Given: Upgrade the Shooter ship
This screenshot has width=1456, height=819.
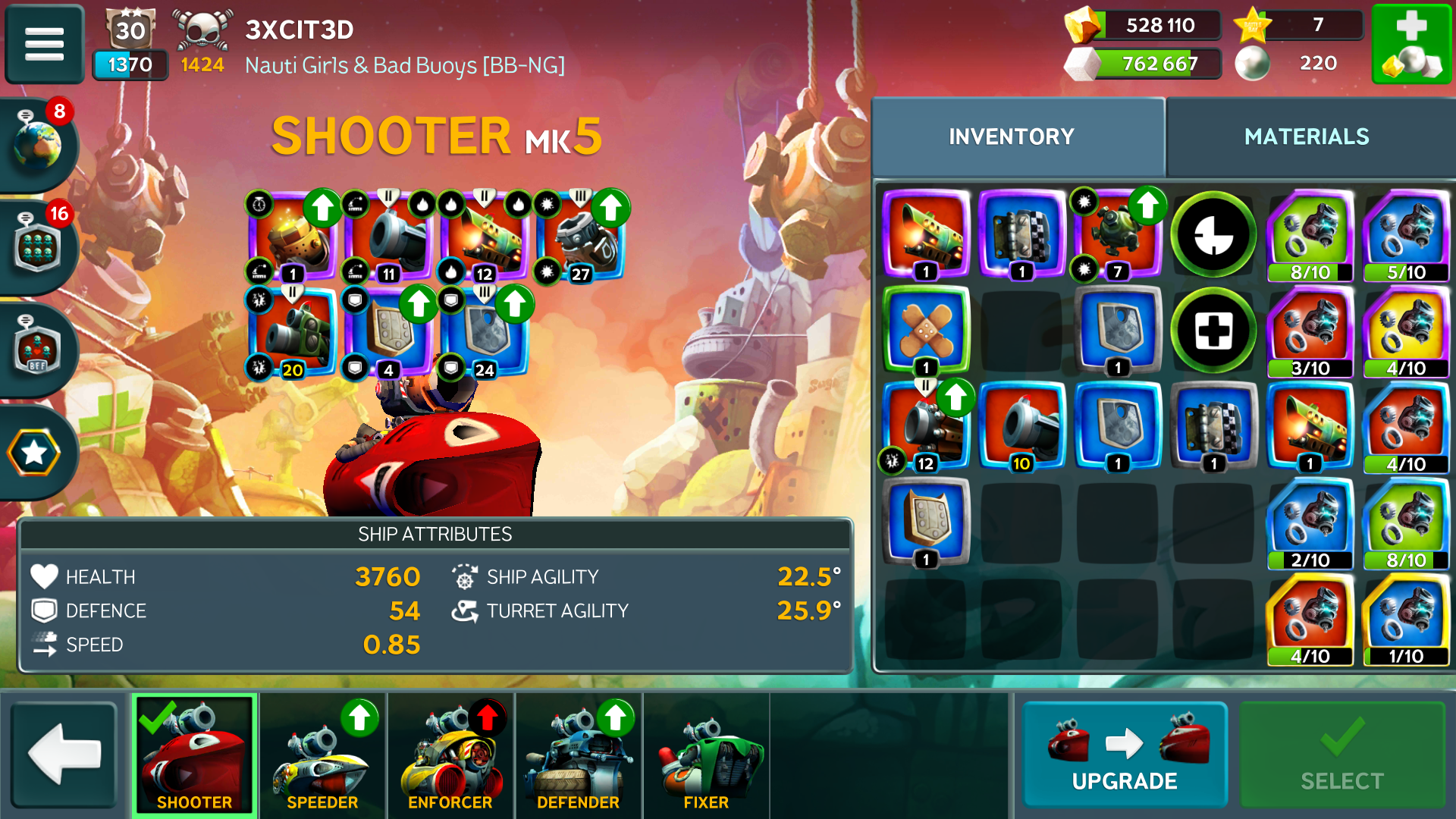Looking at the screenshot, I should [x=1125, y=755].
